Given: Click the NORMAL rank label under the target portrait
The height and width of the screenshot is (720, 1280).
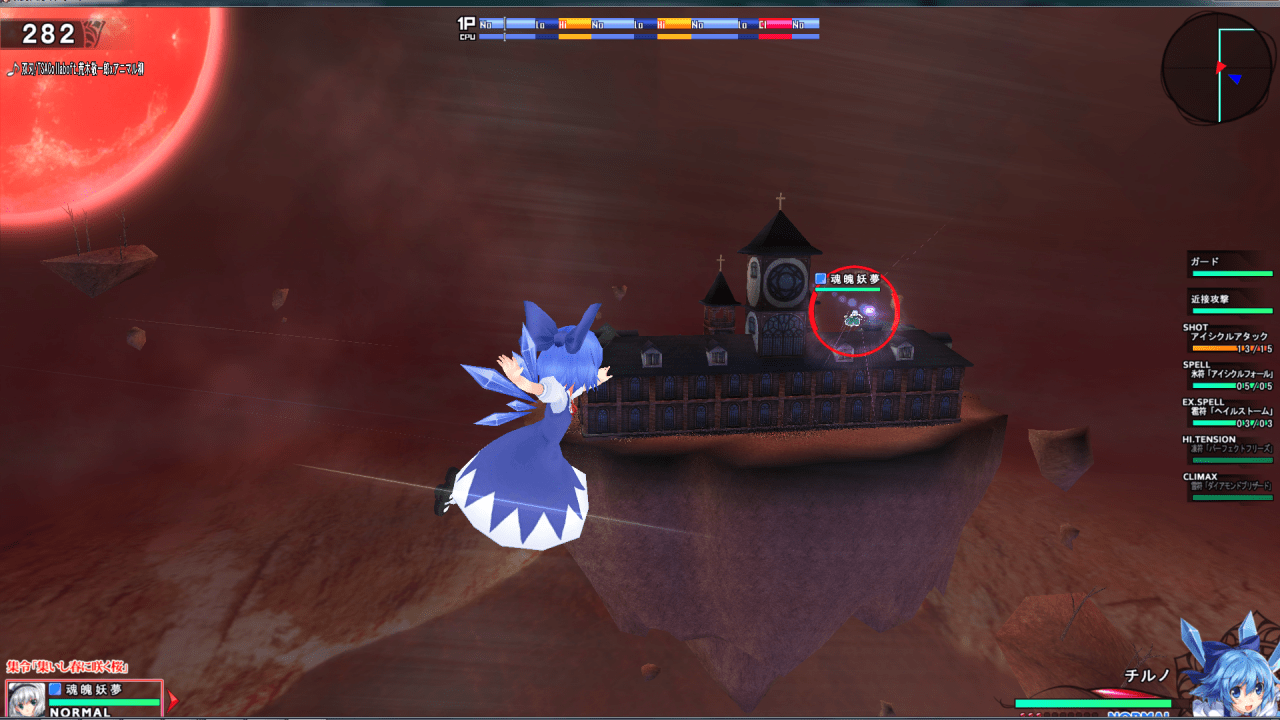Looking at the screenshot, I should 80,712.
